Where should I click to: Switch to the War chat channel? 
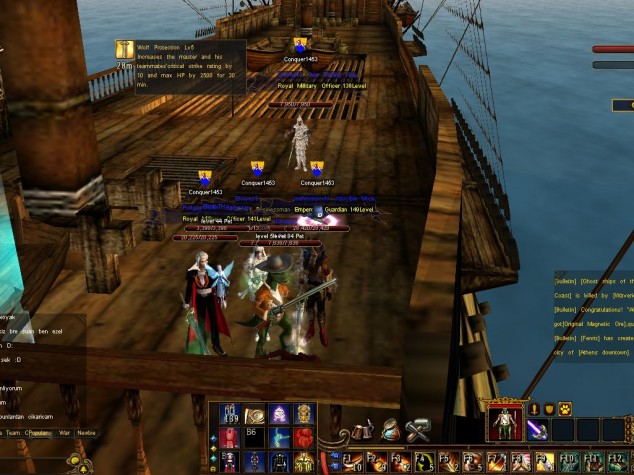63,434
